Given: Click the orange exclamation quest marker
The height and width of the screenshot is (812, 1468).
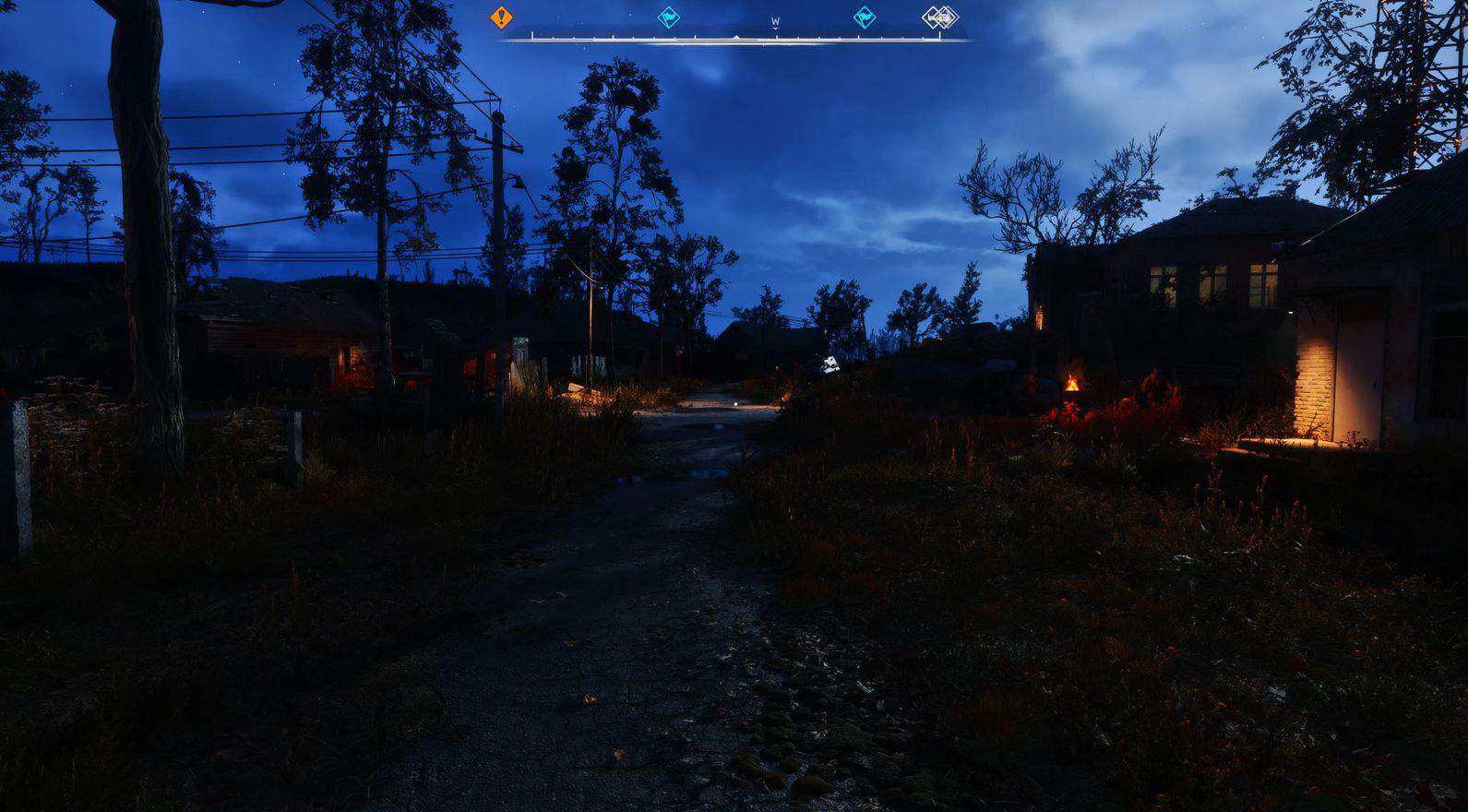Looking at the screenshot, I should coord(501,17).
